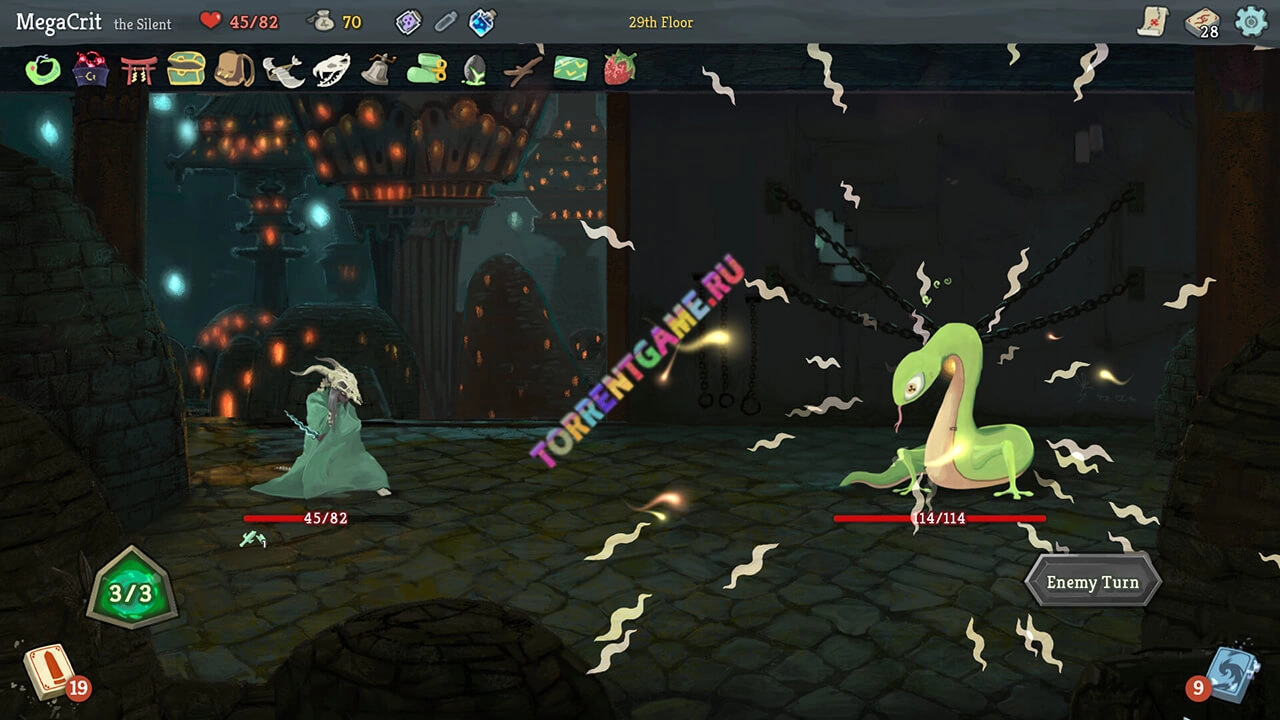Click the Enemy Turn button
The height and width of the screenshot is (720, 1280).
pyautogui.click(x=1092, y=582)
